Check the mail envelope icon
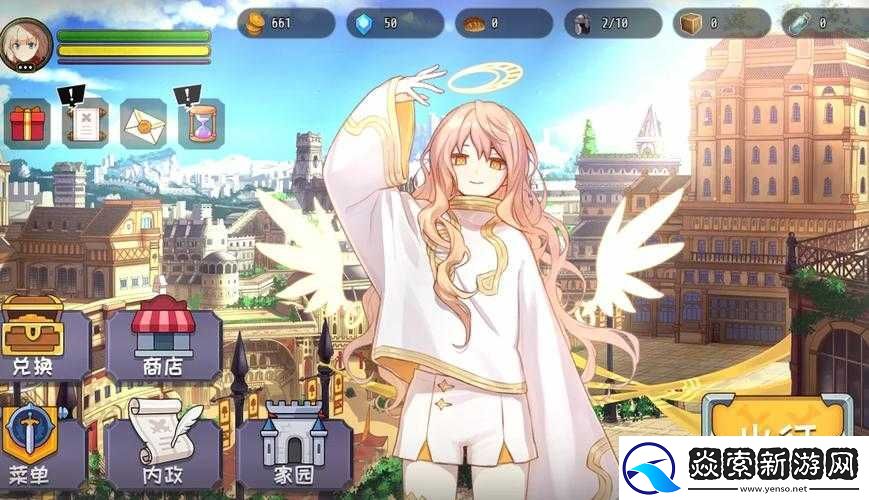Viewport: 869px width, 500px height. 143,124
